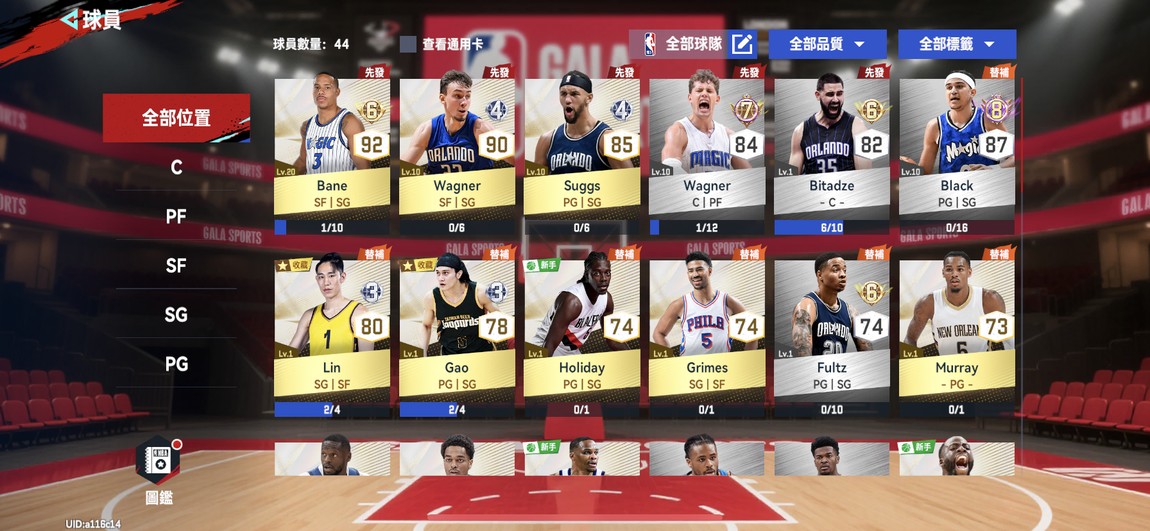Open the Fultz 74 player card
The image size is (1150, 531).
pos(832,327)
